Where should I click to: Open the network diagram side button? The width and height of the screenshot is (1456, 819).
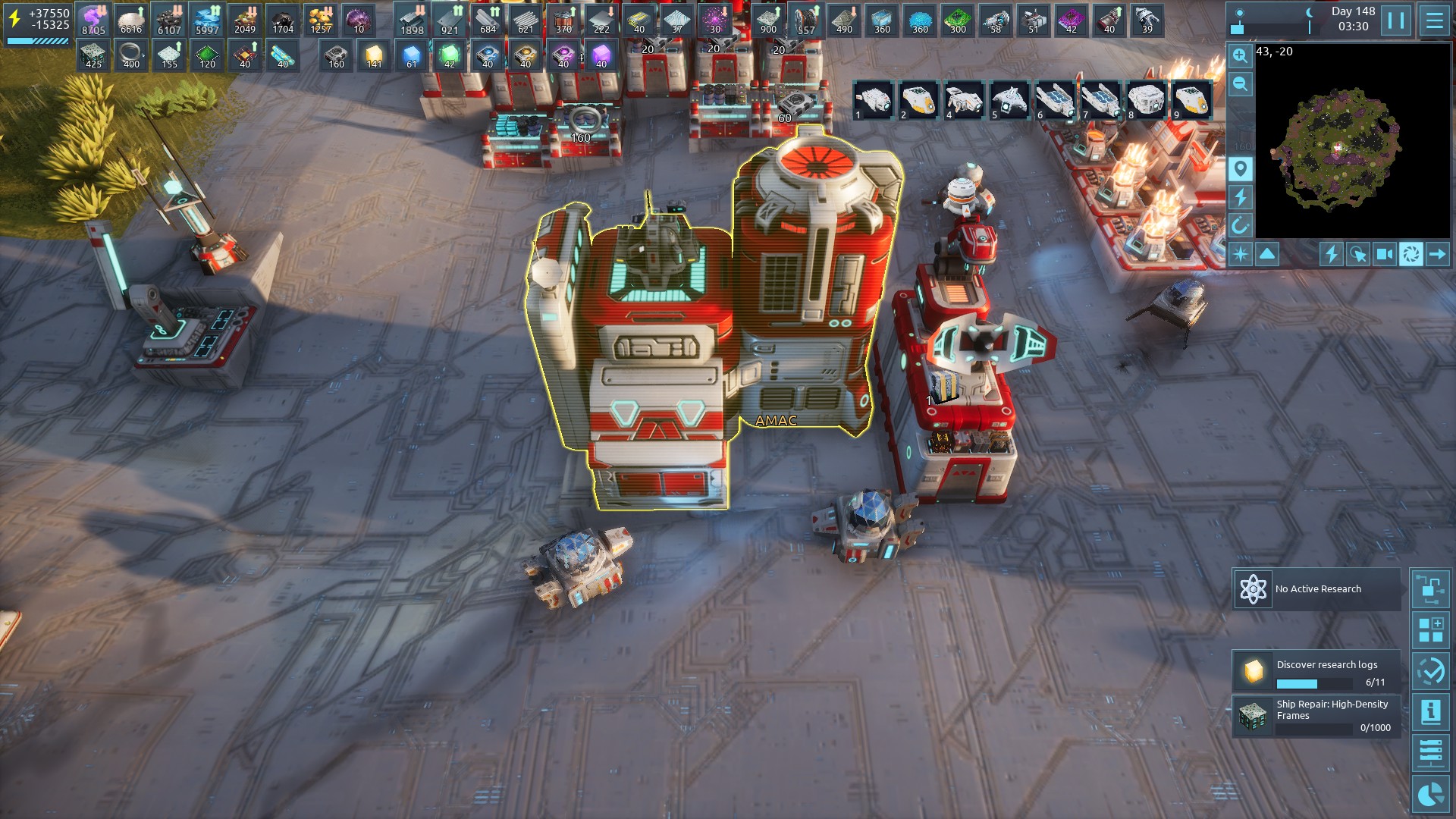(1430, 588)
